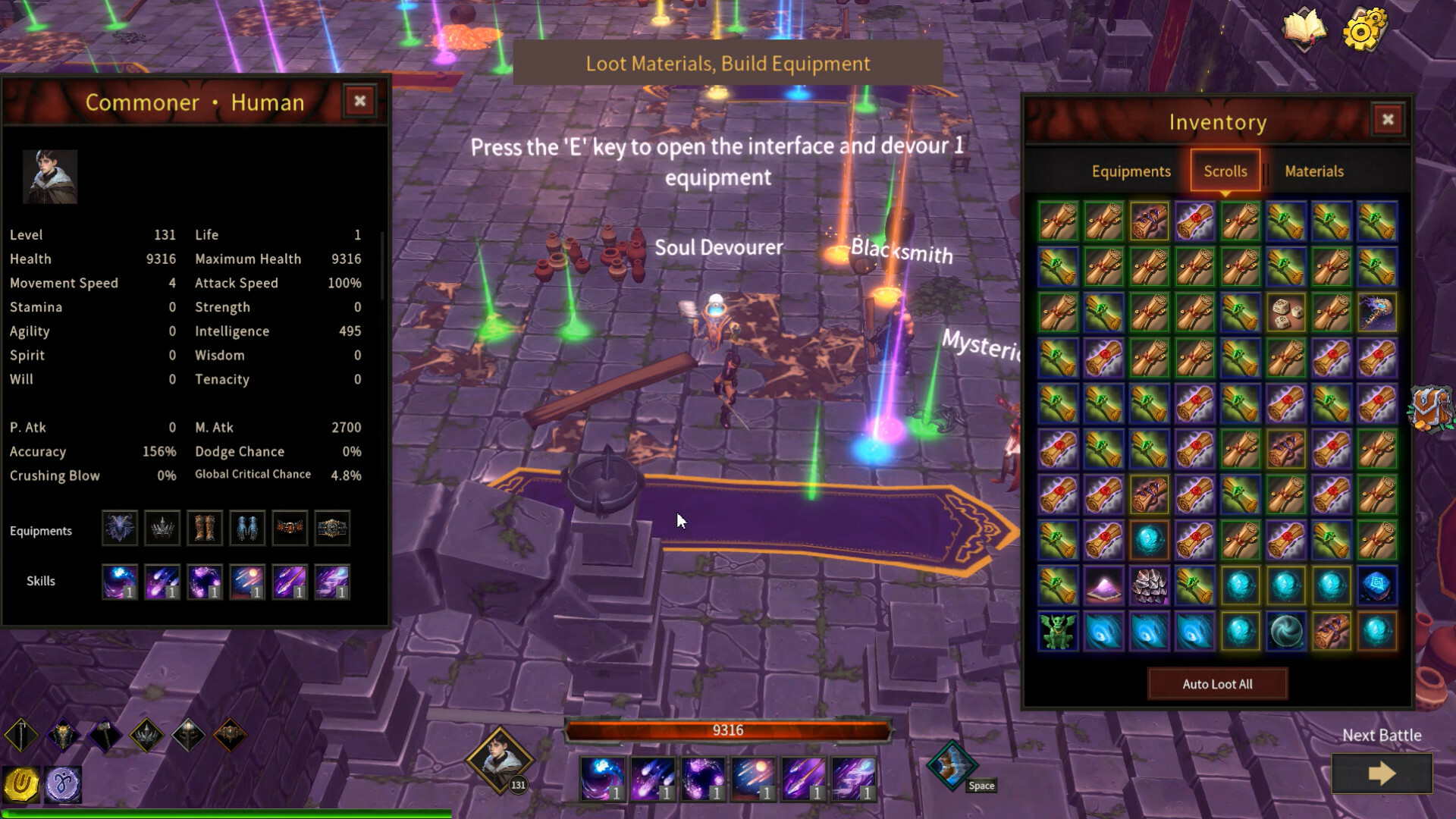Image resolution: width=1456 pixels, height=819 pixels.
Task: Click the golden horseshoe icon
Action: [21, 783]
